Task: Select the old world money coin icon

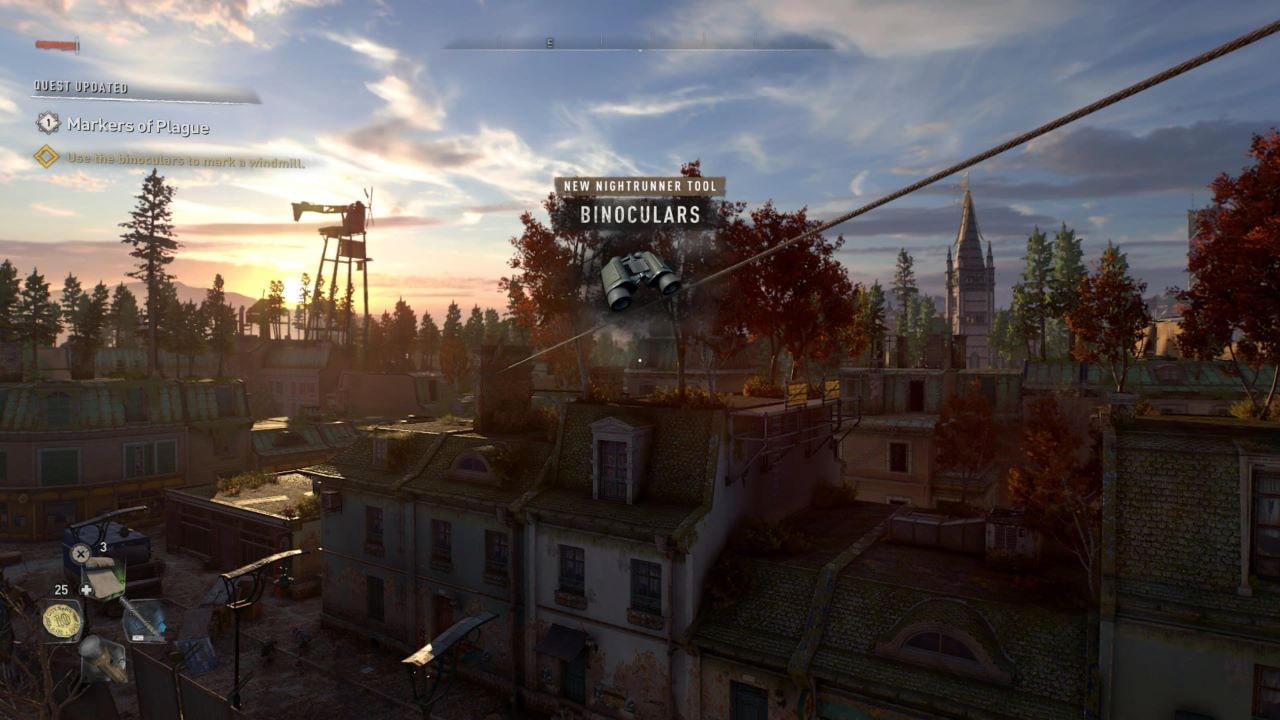Action: [62, 618]
